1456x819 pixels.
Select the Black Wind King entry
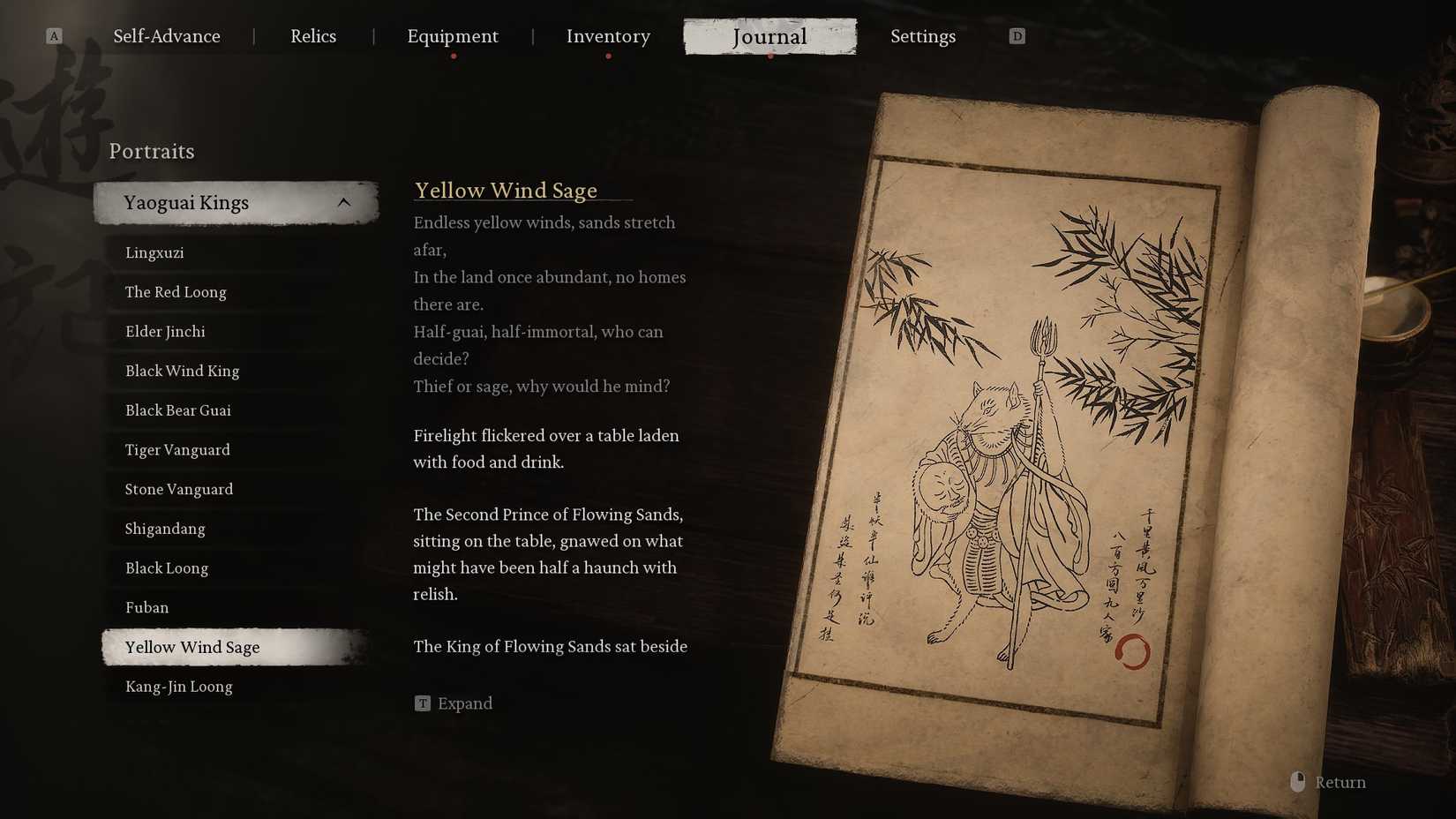(181, 371)
